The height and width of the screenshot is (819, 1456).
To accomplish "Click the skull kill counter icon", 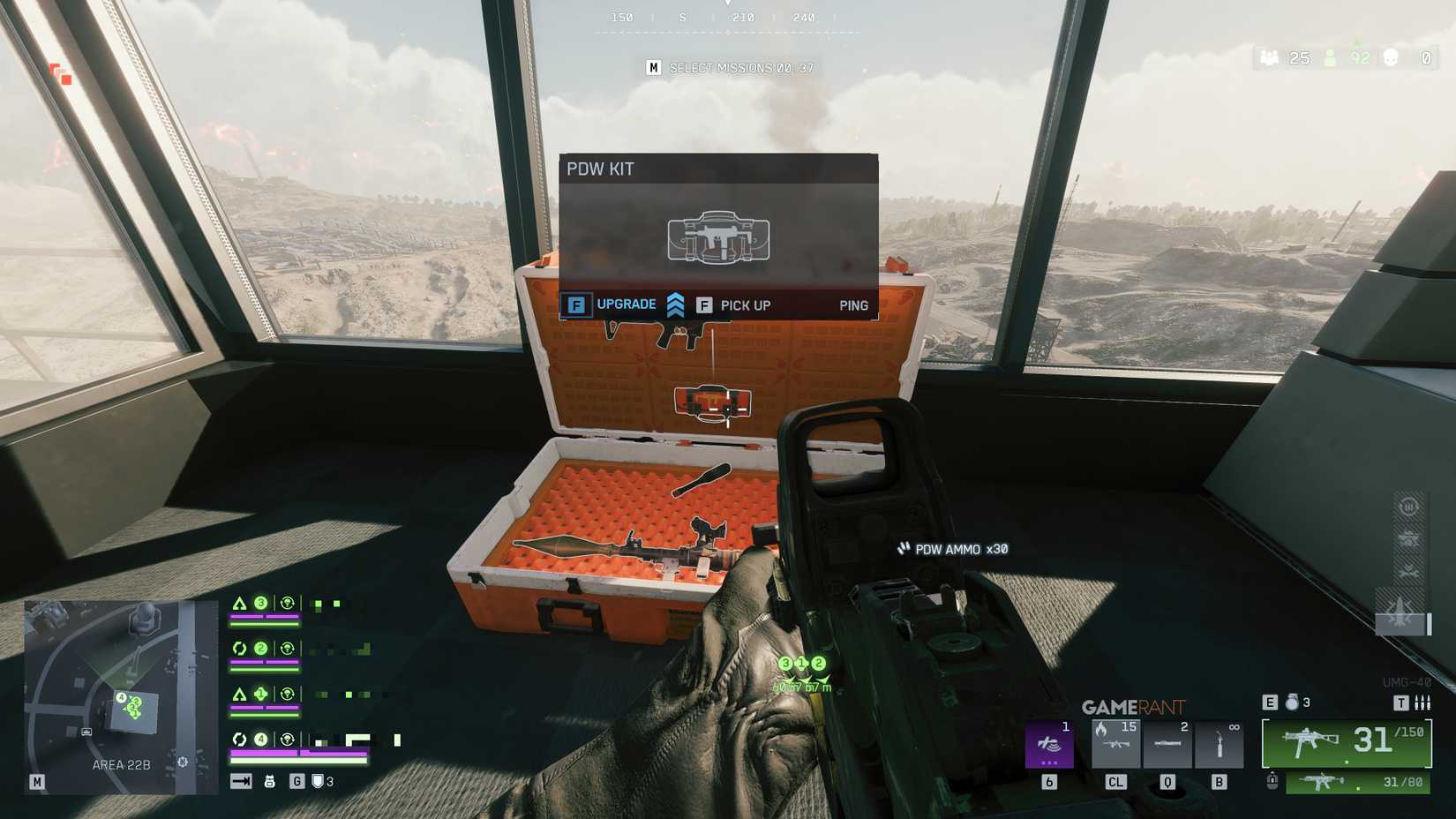I will coord(1392,58).
